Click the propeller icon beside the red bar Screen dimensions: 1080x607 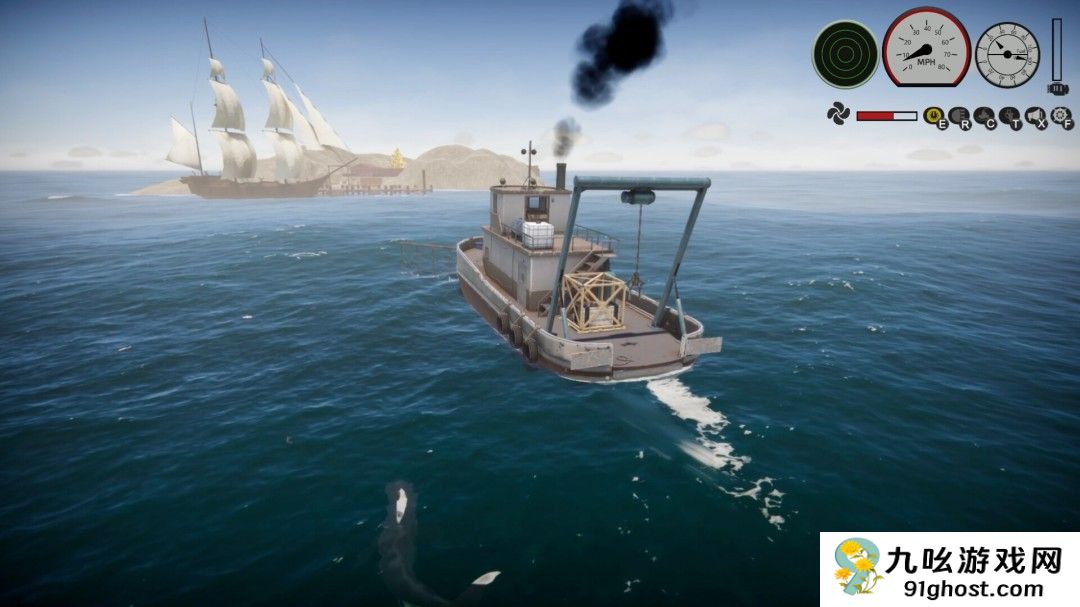click(x=837, y=113)
